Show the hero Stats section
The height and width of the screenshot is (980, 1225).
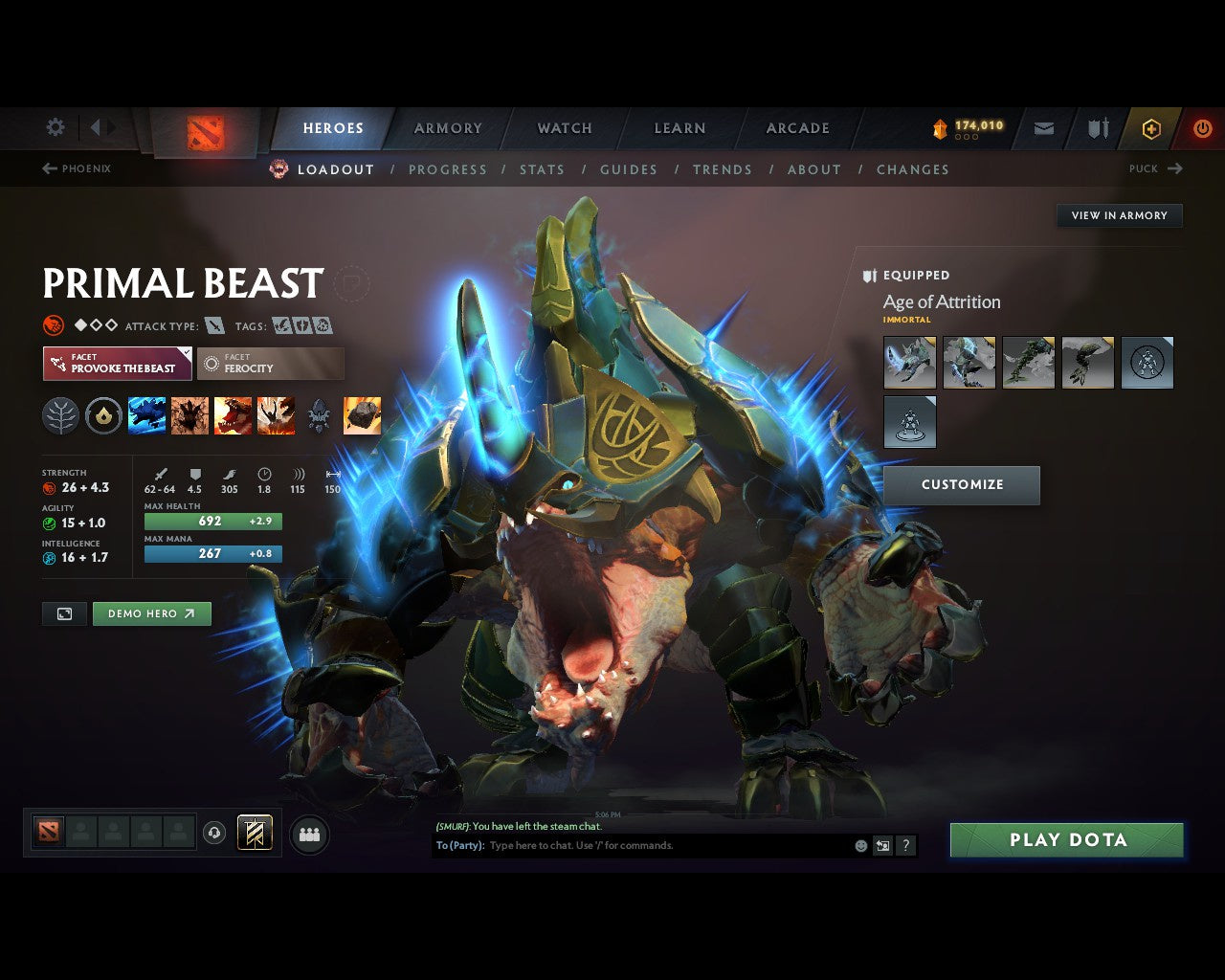tap(542, 169)
